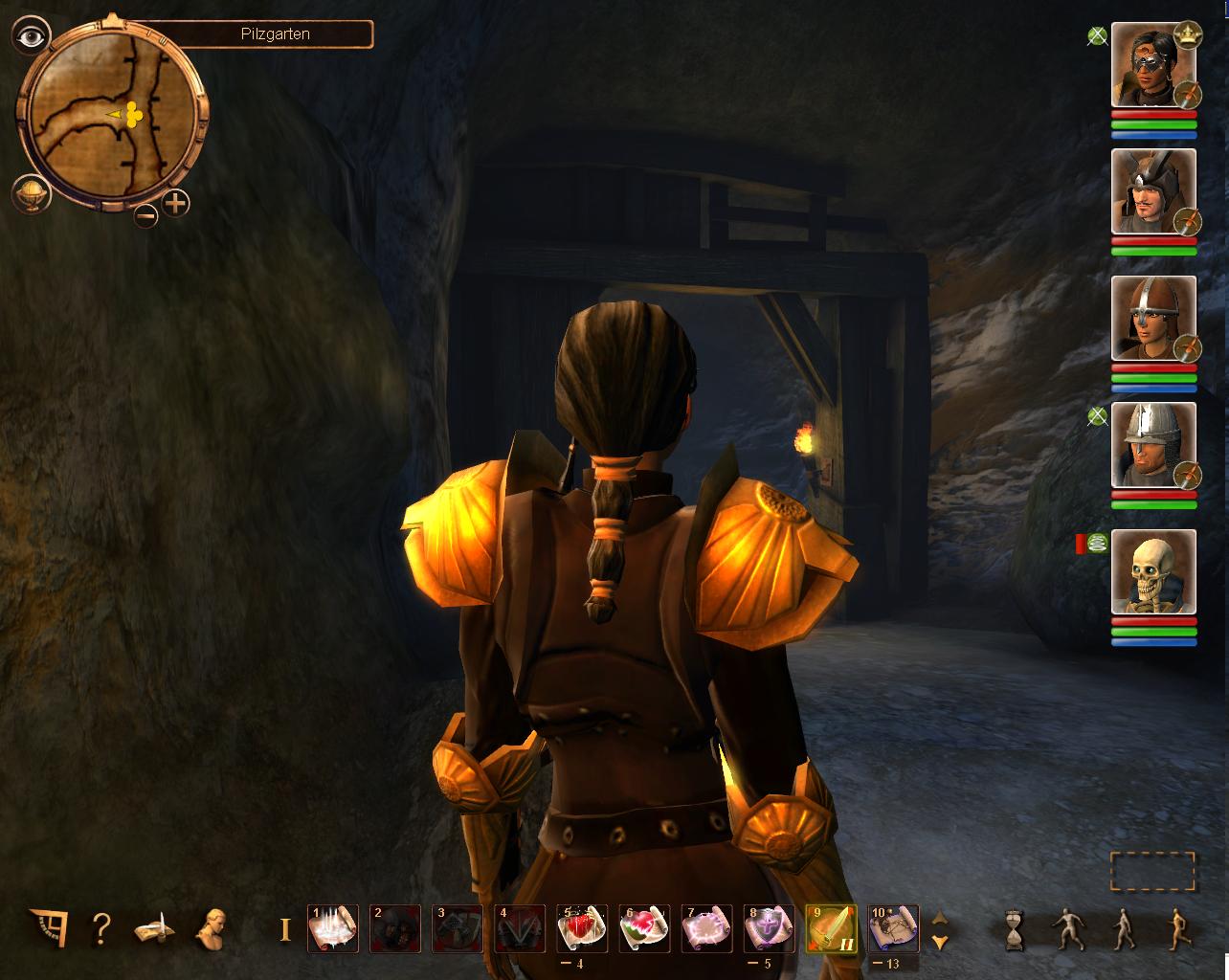Open the help question mark button
The image size is (1229, 980).
tap(101, 928)
